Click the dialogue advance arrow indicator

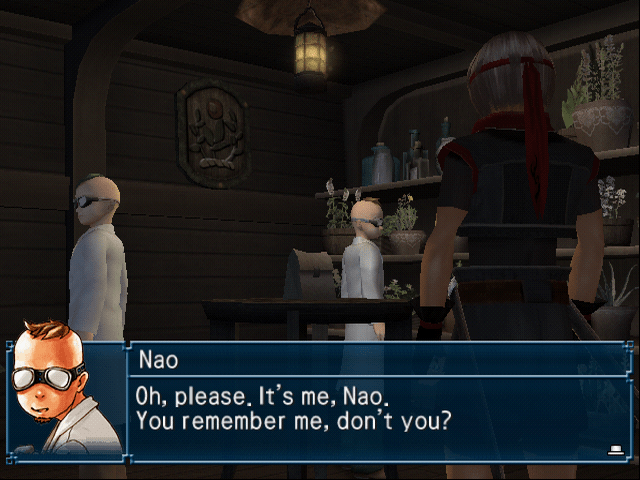click(x=615, y=450)
